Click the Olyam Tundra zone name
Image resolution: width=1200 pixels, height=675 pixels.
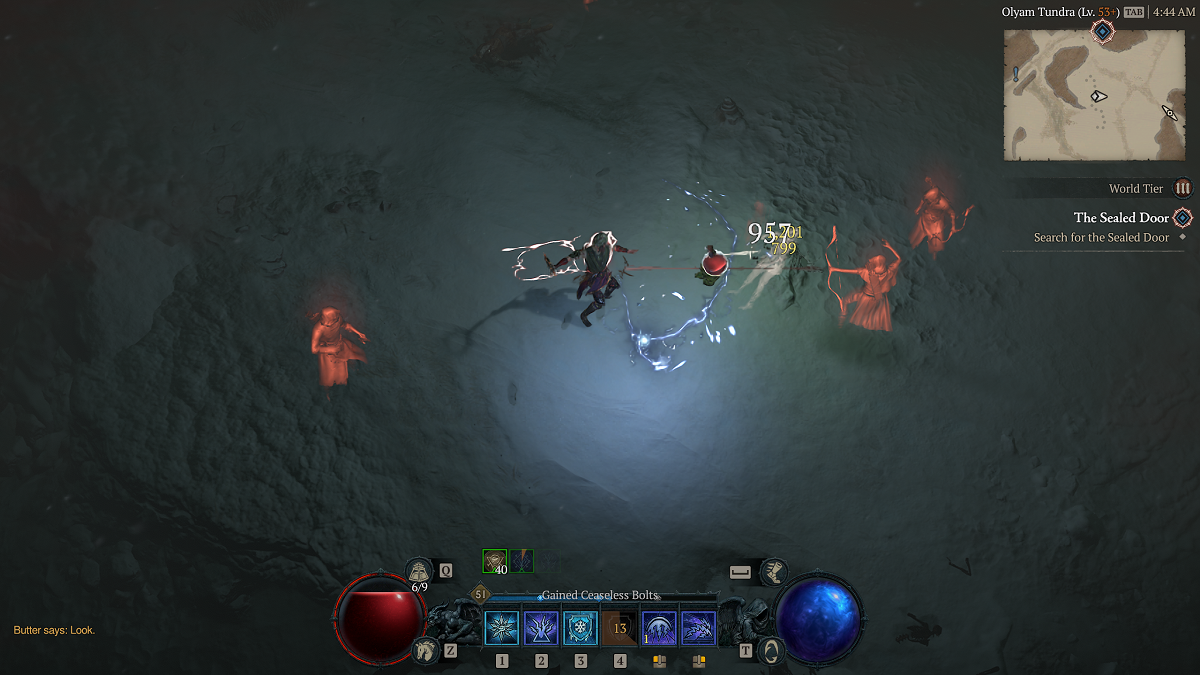coord(1044,12)
